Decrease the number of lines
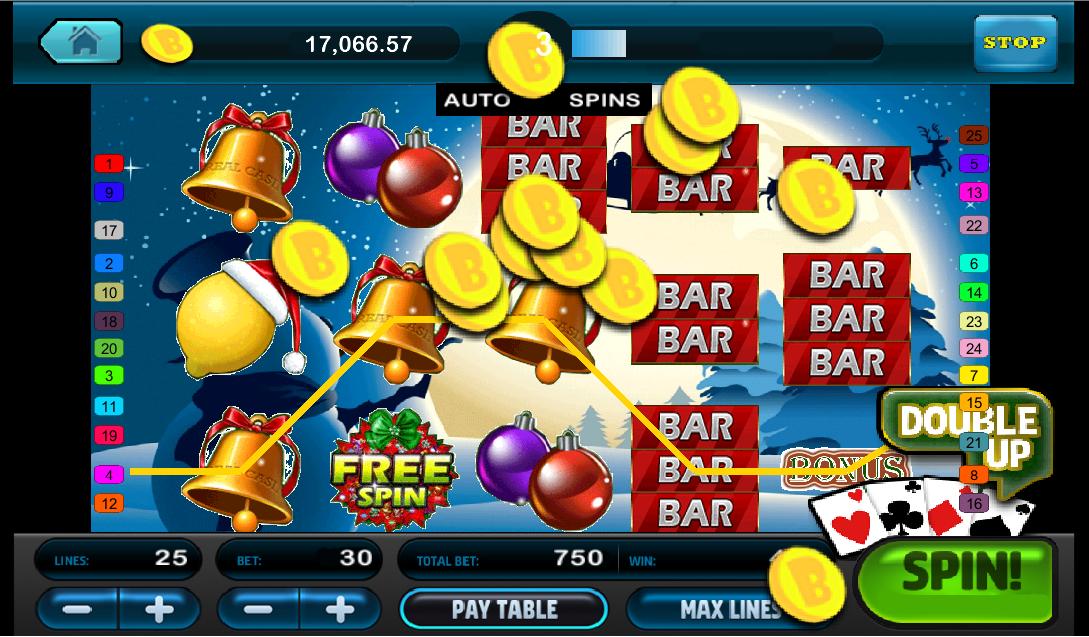The width and height of the screenshot is (1089, 637). point(77,608)
